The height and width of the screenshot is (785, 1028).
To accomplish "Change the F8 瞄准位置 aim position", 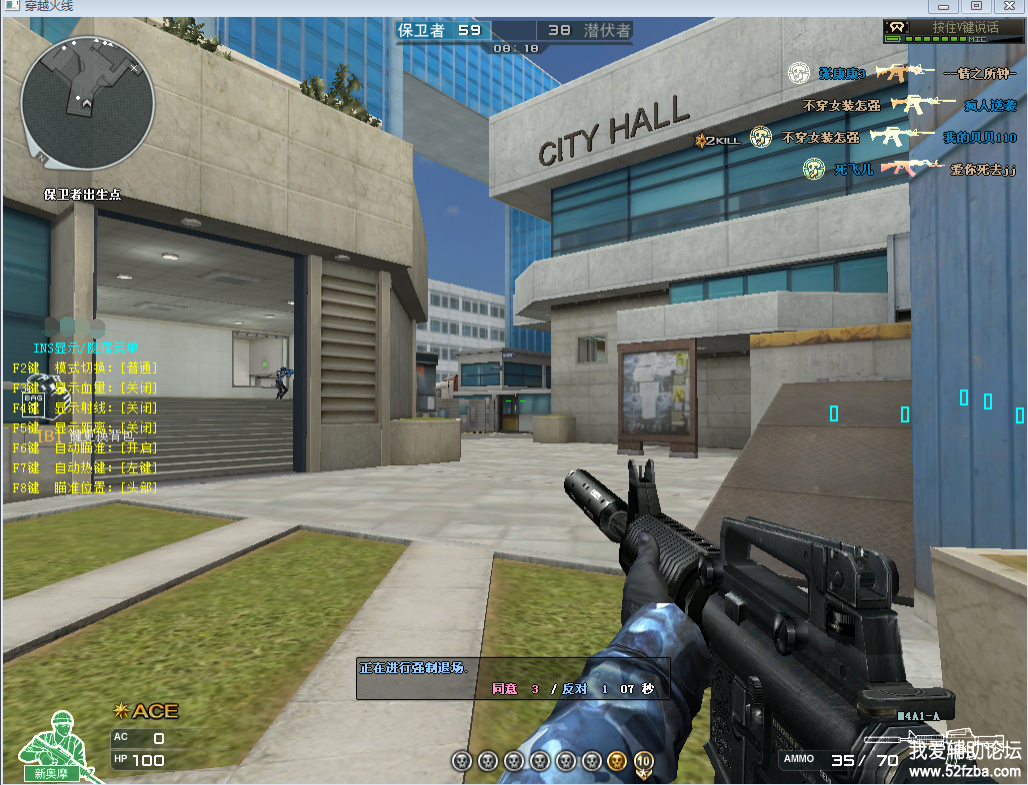I will (85, 488).
